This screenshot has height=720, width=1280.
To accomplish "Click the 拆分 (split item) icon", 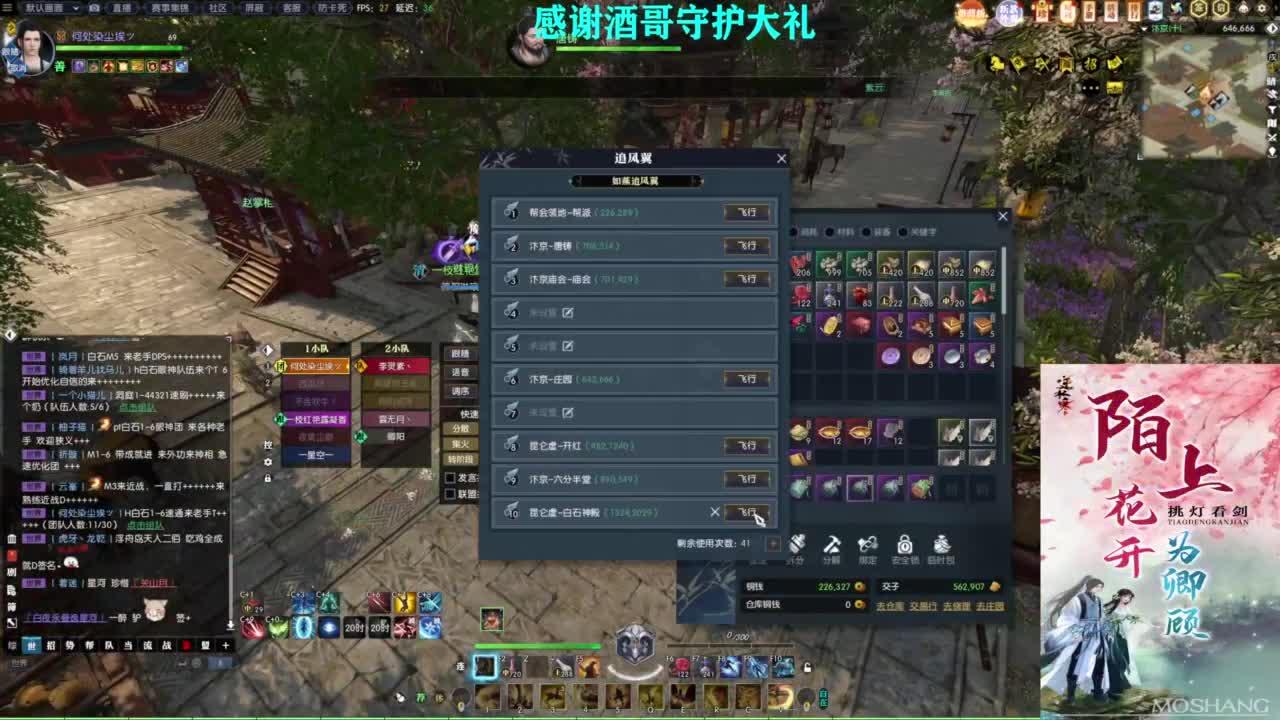I will pos(797,545).
